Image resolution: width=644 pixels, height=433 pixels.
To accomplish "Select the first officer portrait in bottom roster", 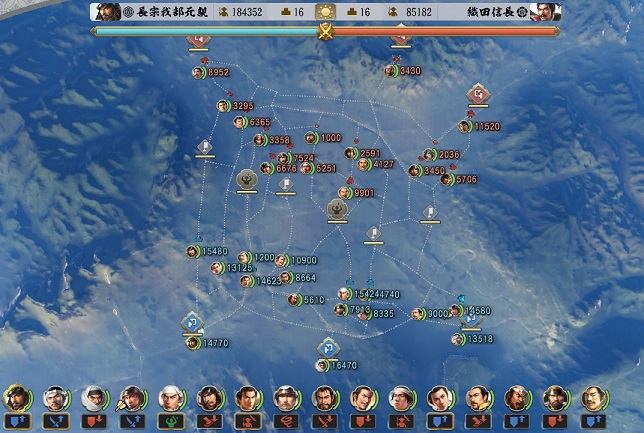I will pos(16,398).
